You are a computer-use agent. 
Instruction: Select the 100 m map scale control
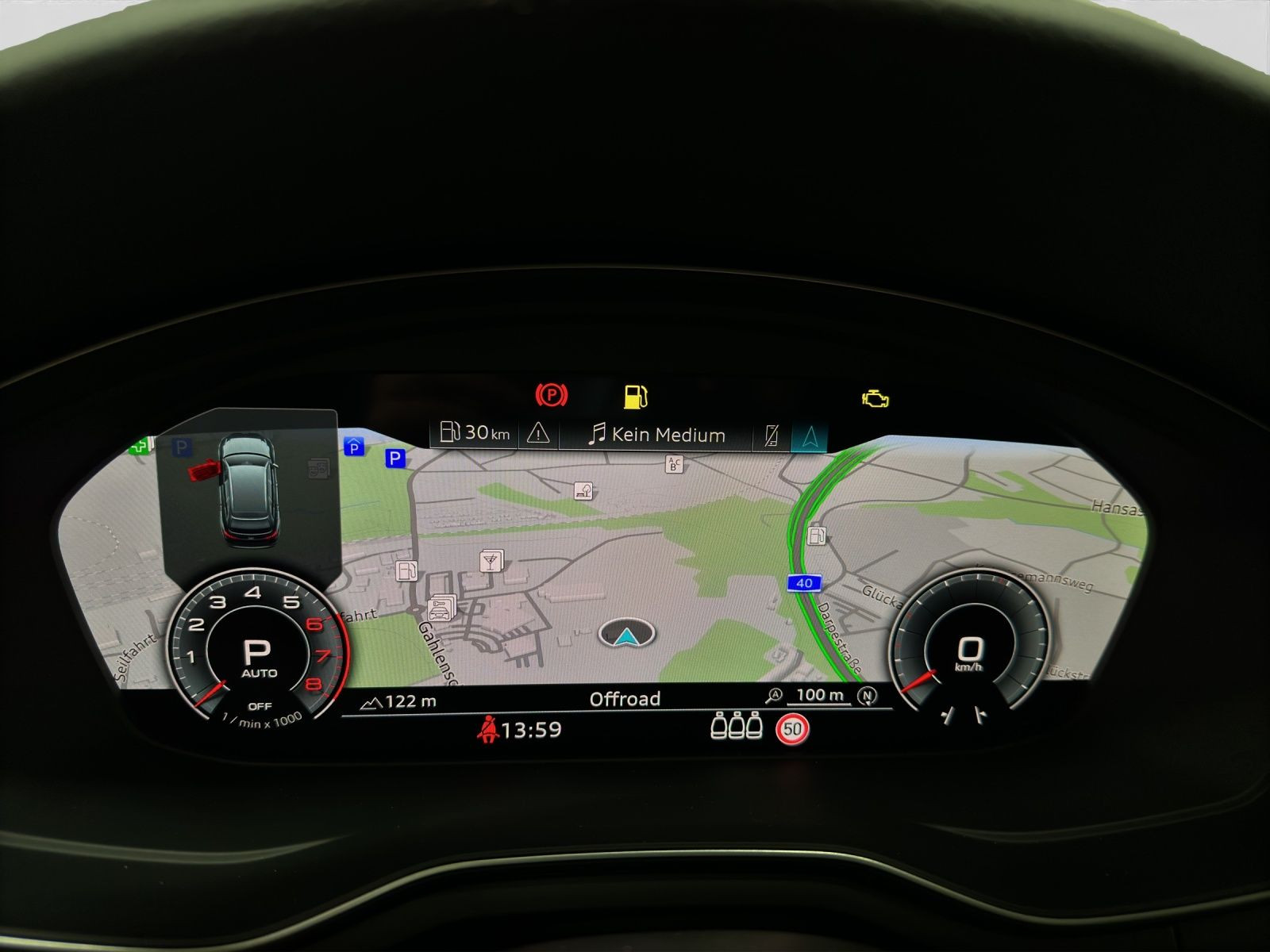tap(820, 696)
